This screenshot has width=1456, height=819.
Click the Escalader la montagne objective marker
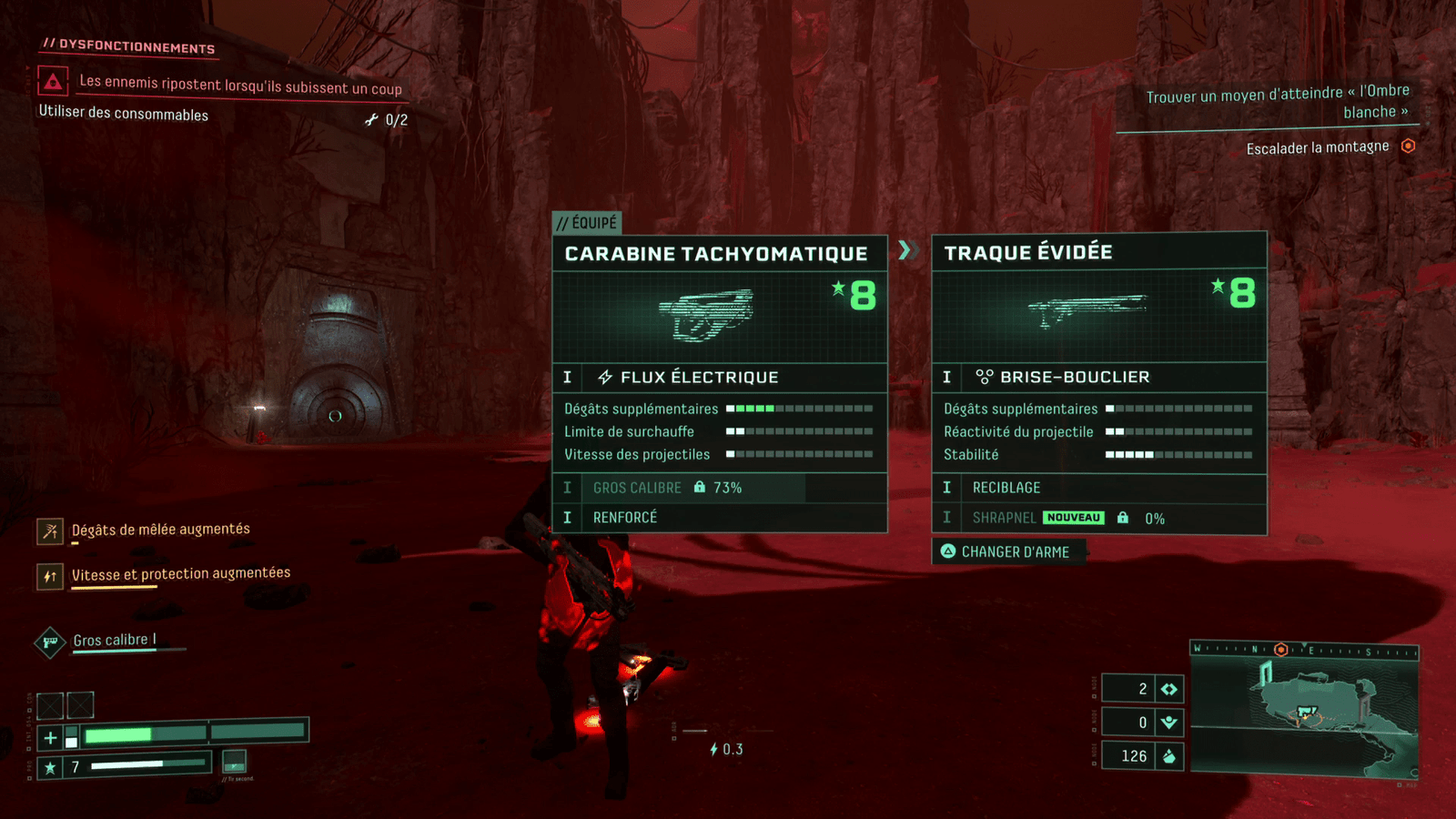1408,146
